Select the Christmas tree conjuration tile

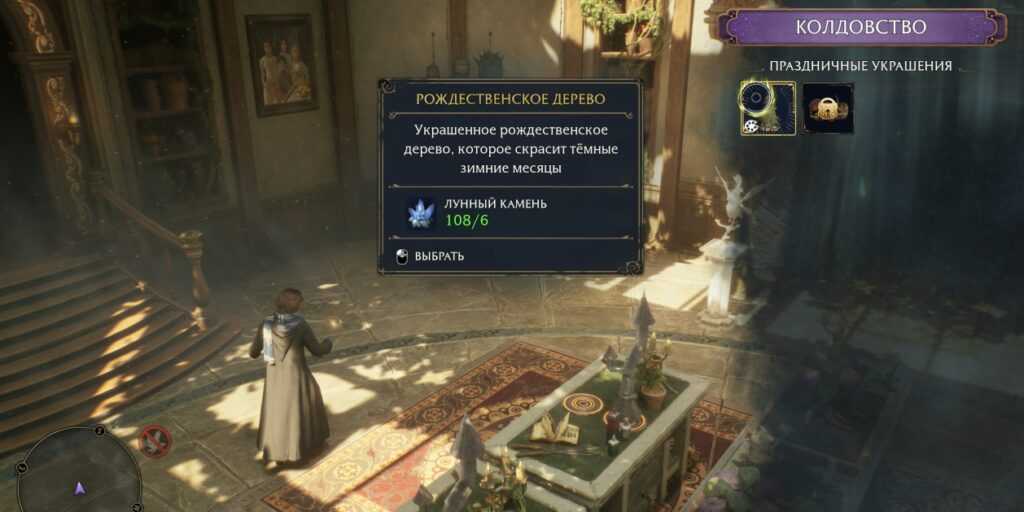pyautogui.click(x=768, y=108)
